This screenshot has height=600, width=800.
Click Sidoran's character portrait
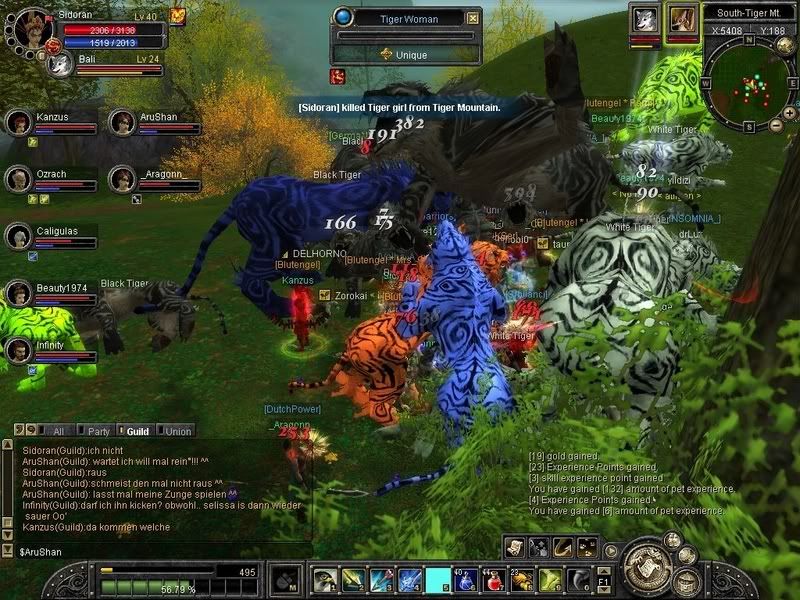pos(28,27)
